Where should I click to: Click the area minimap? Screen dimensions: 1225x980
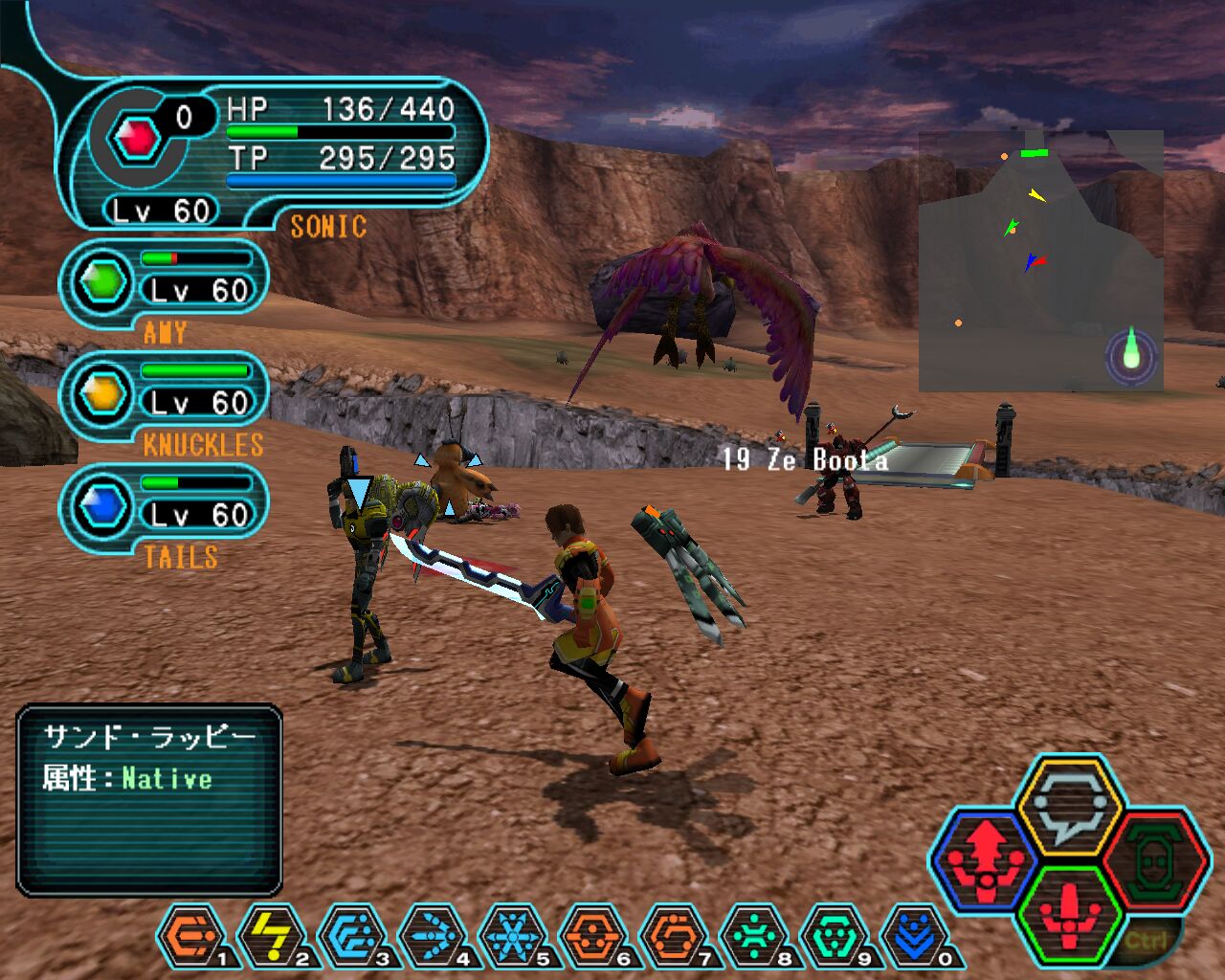[x=1040, y=260]
